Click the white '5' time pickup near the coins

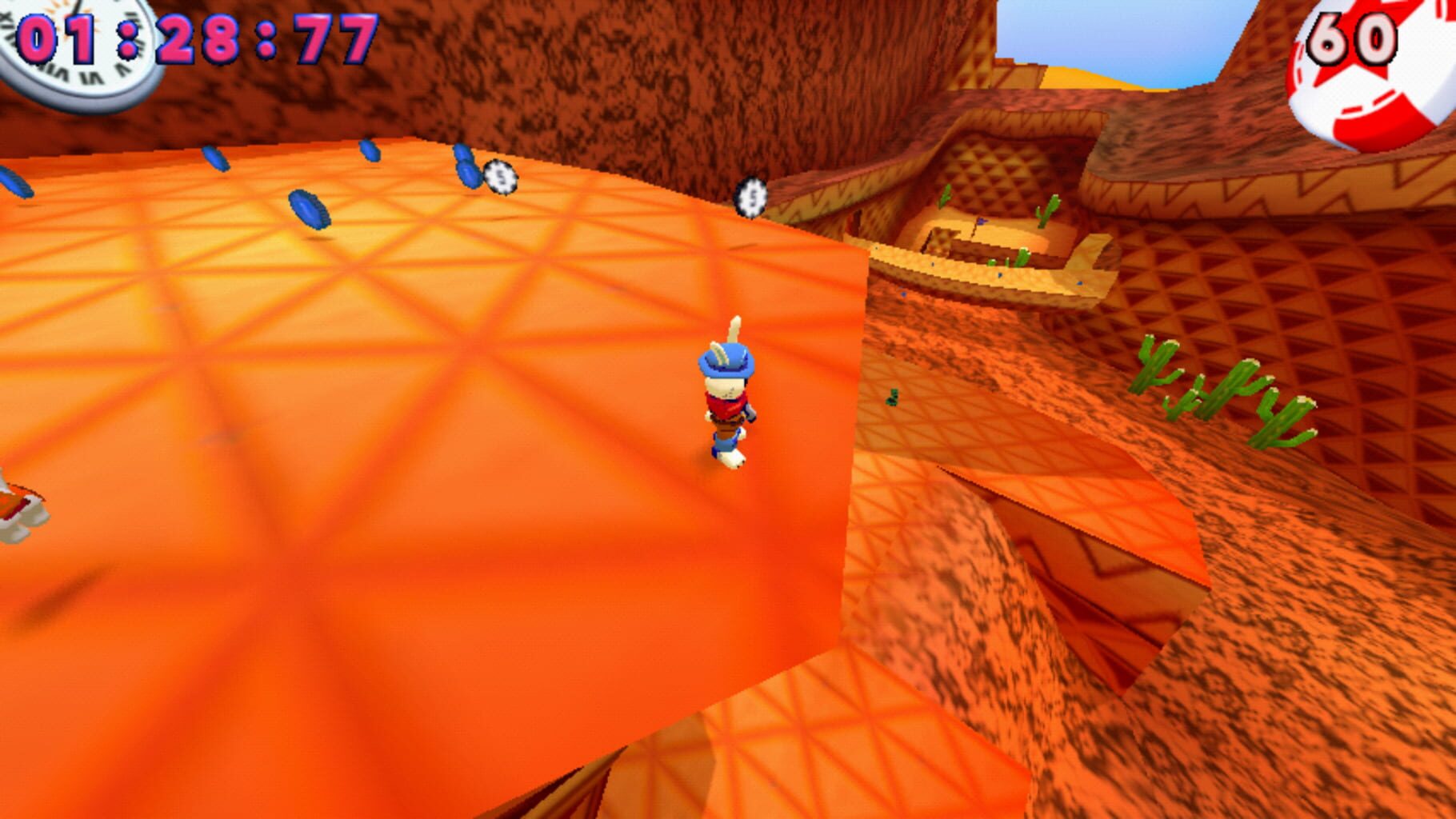click(500, 178)
